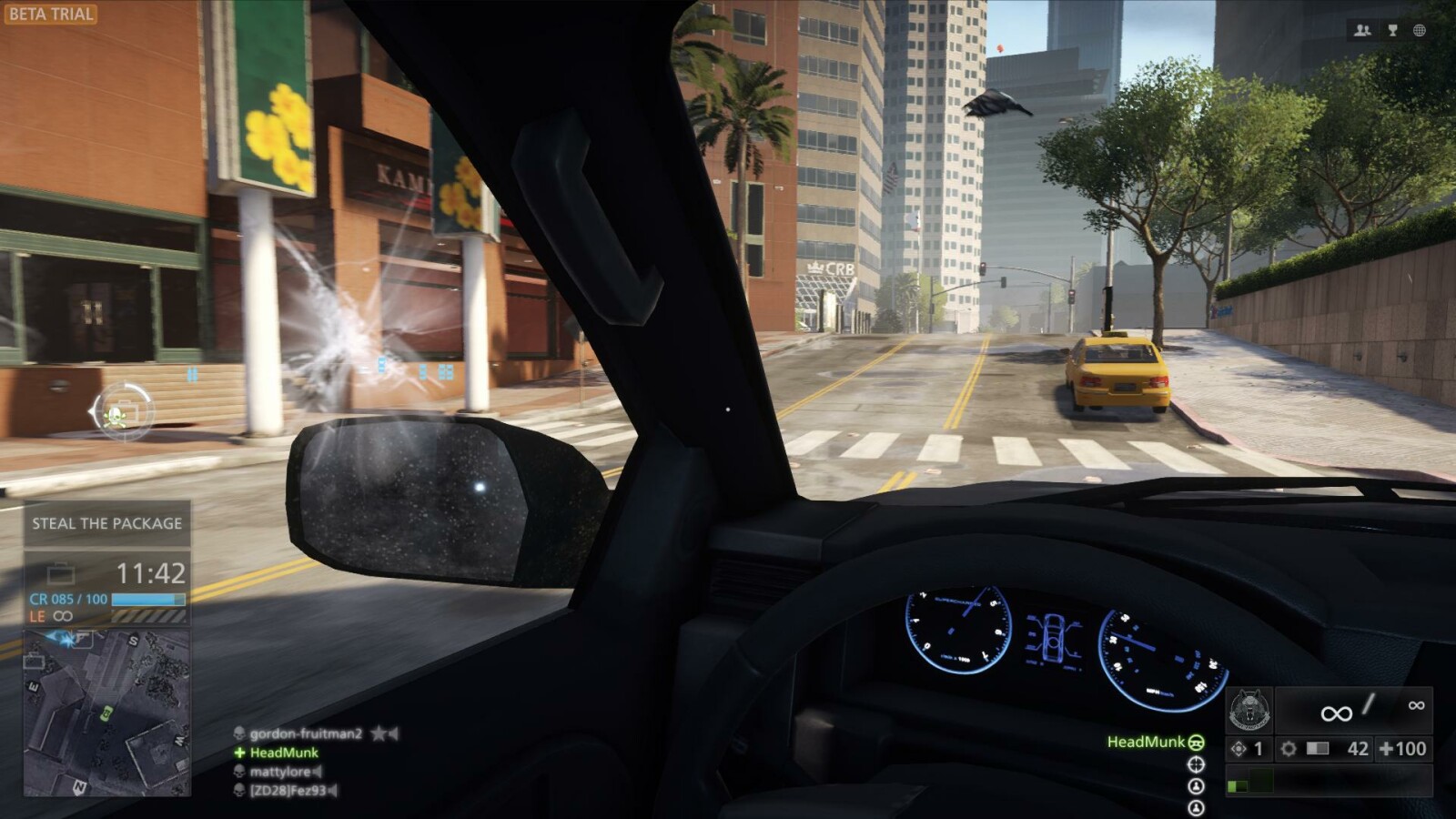This screenshot has height=819, width=1456.
Task: Click the wolf faction emblem
Action: (x=1249, y=711)
